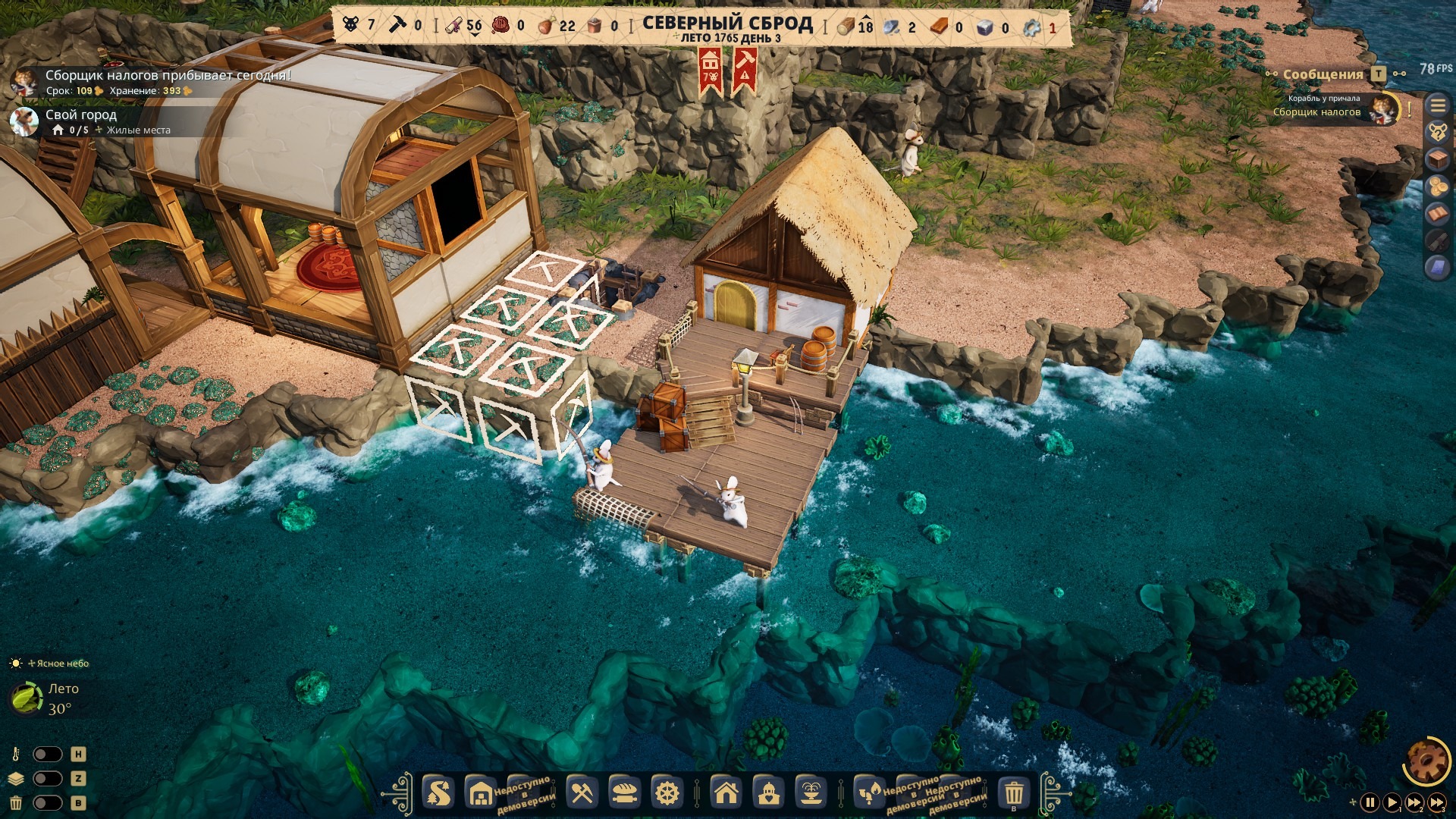
Task: Set game speed to fast-forward 2
Action: click(x=1414, y=802)
